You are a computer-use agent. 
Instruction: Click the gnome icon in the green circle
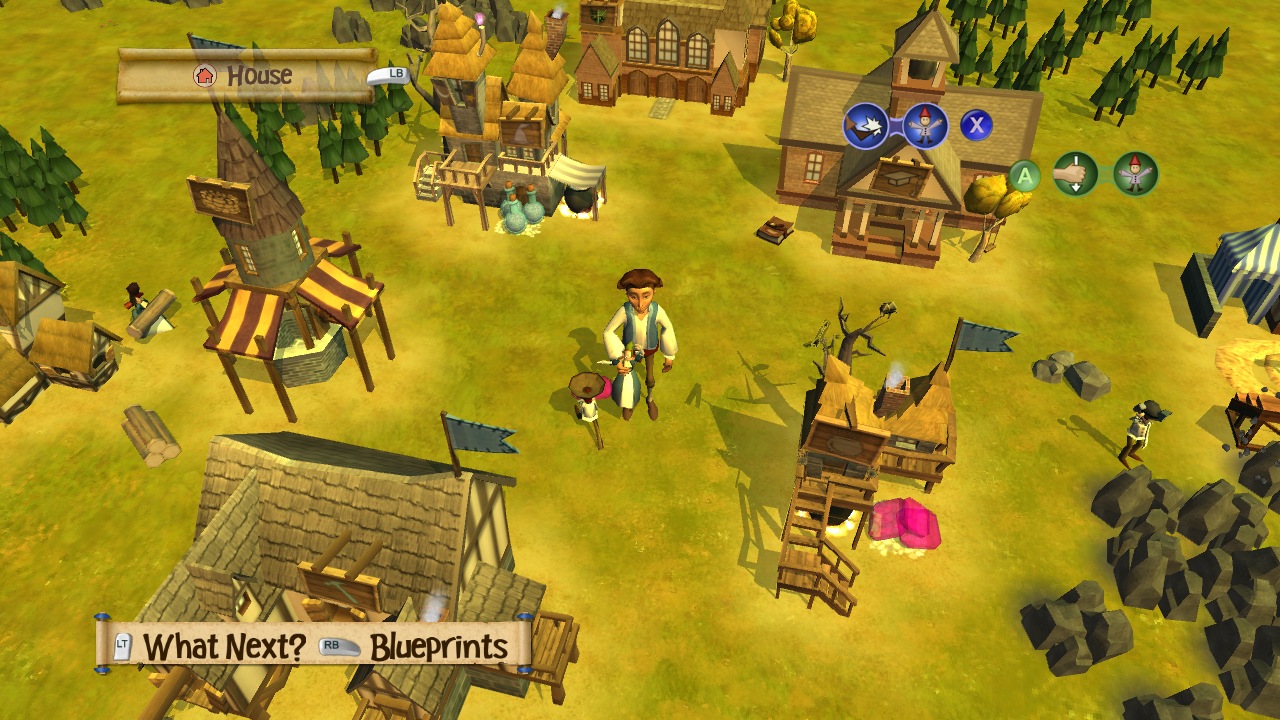1135,175
